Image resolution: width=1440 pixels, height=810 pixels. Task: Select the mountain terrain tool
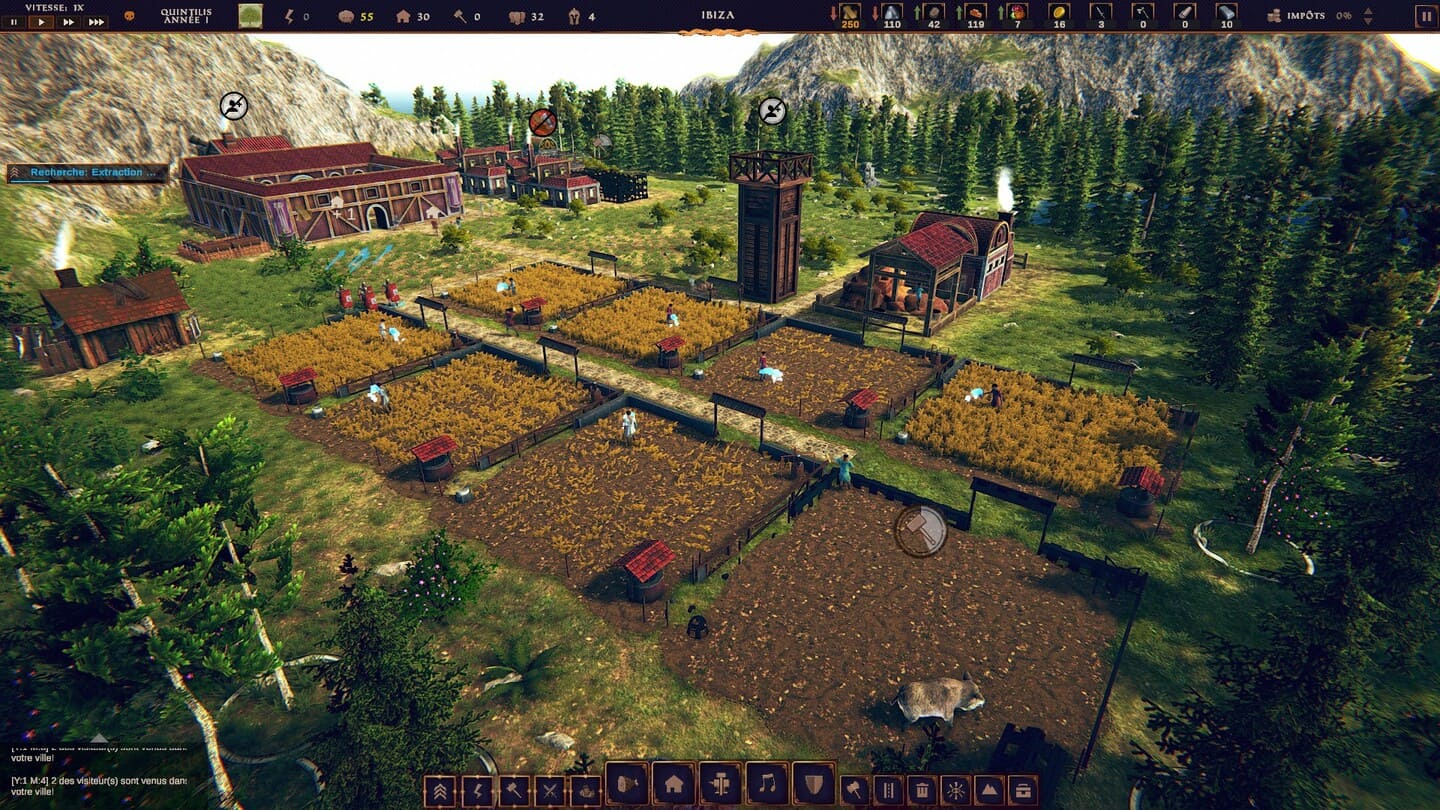pyautogui.click(x=988, y=791)
